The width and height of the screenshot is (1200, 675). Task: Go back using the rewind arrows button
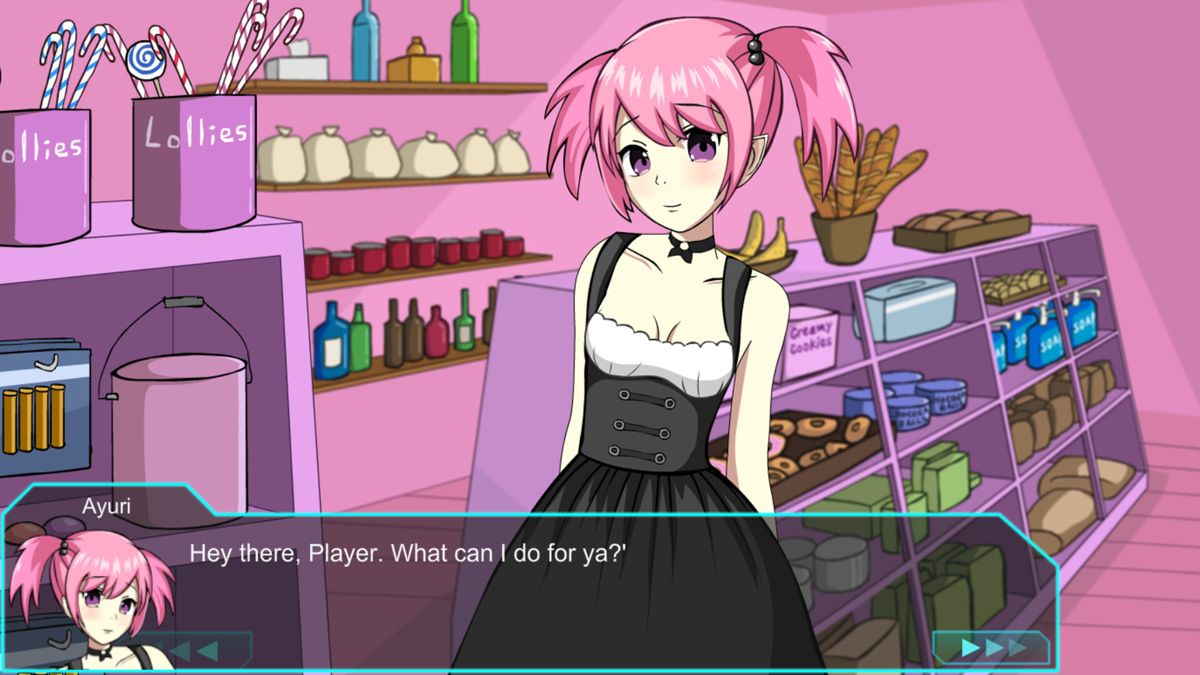[x=195, y=650]
